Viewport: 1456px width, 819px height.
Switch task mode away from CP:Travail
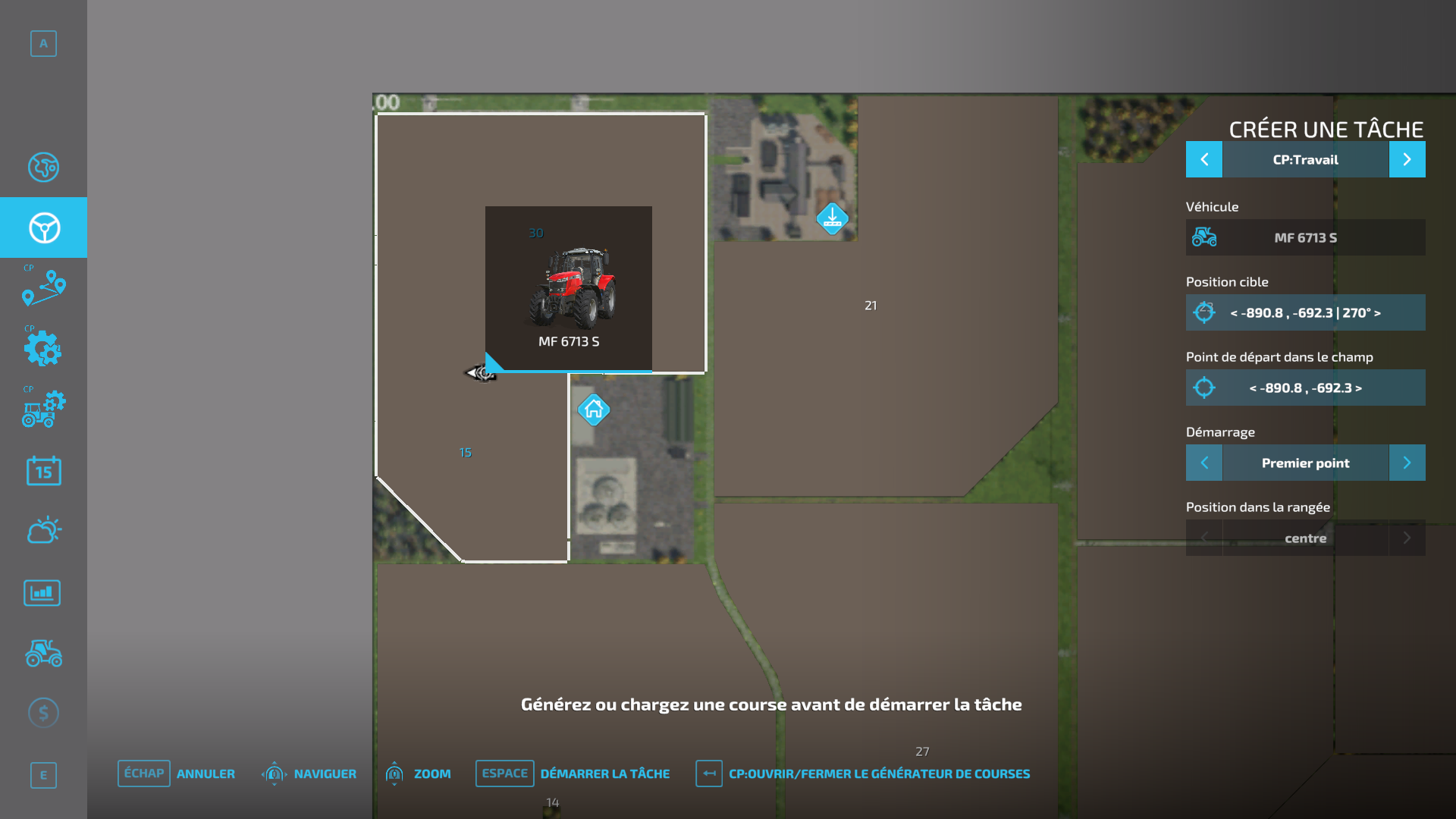(x=1407, y=159)
